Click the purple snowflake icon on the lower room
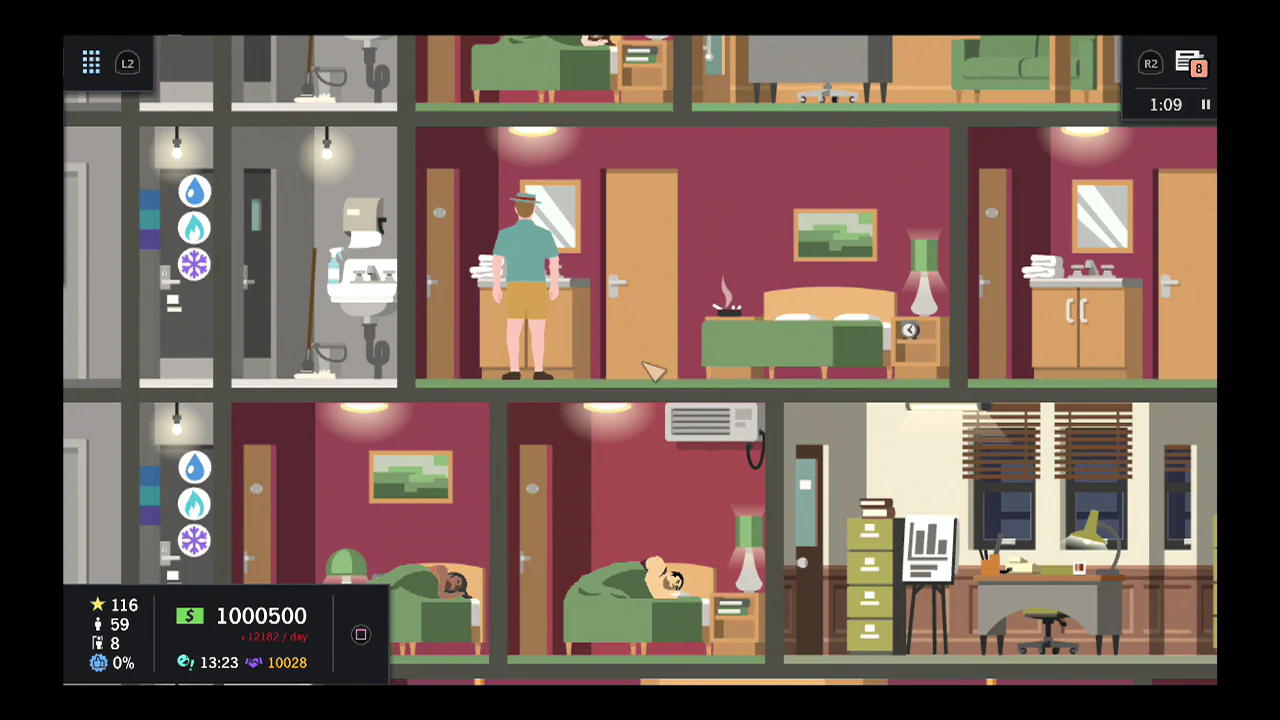 (194, 540)
